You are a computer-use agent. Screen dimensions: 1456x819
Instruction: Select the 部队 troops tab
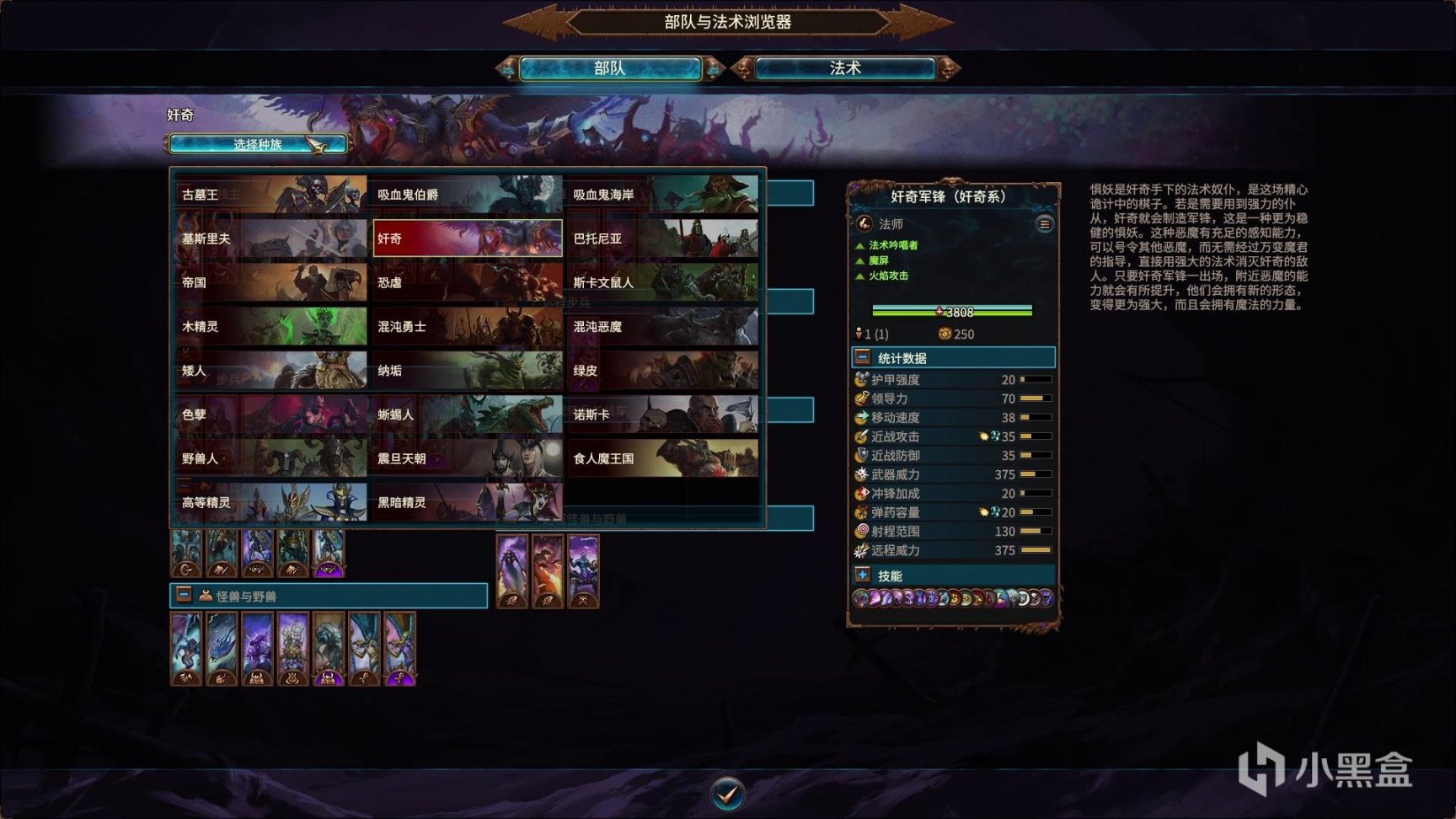click(610, 67)
